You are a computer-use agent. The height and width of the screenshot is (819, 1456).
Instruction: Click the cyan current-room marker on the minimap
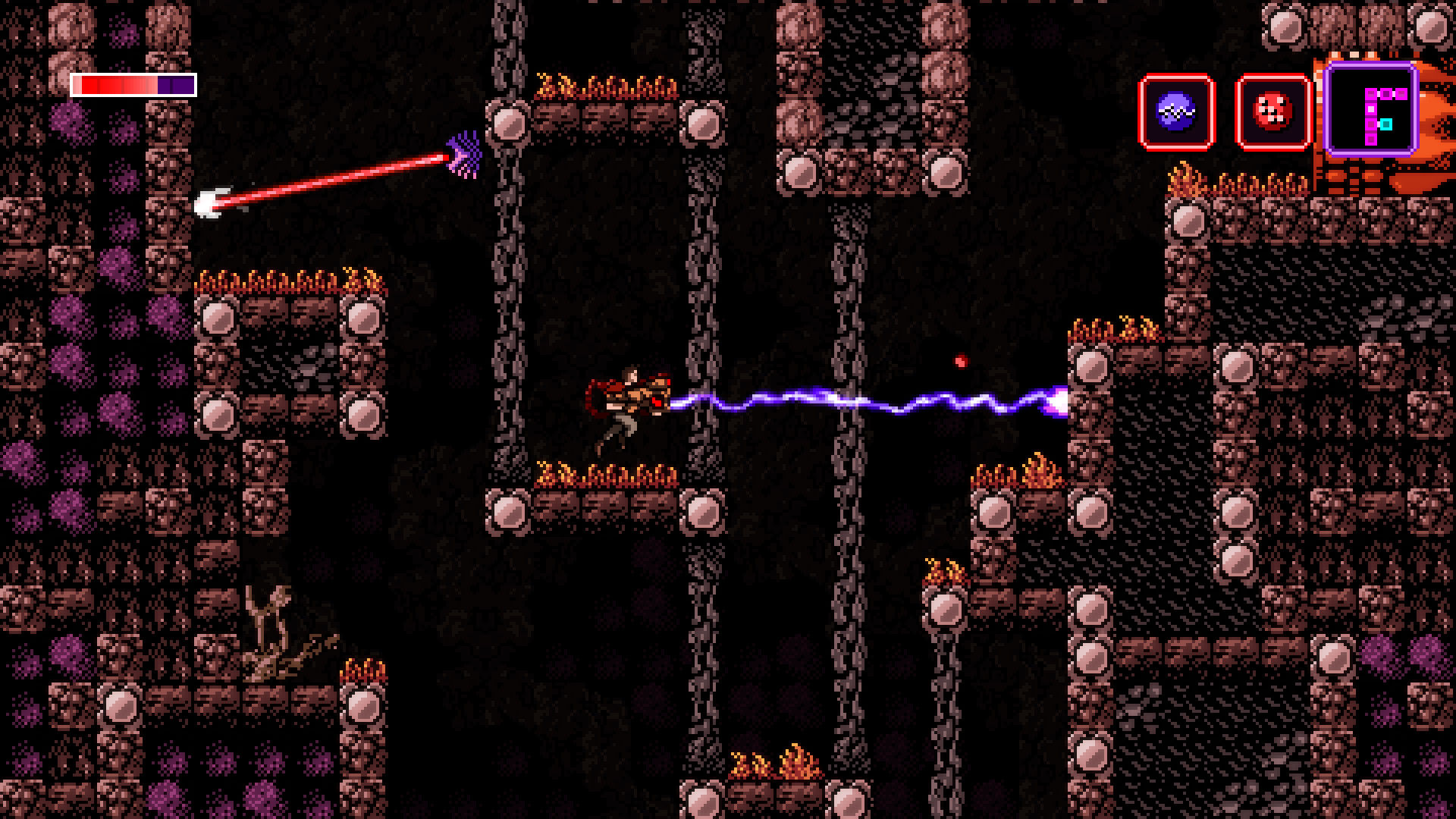tap(1386, 124)
